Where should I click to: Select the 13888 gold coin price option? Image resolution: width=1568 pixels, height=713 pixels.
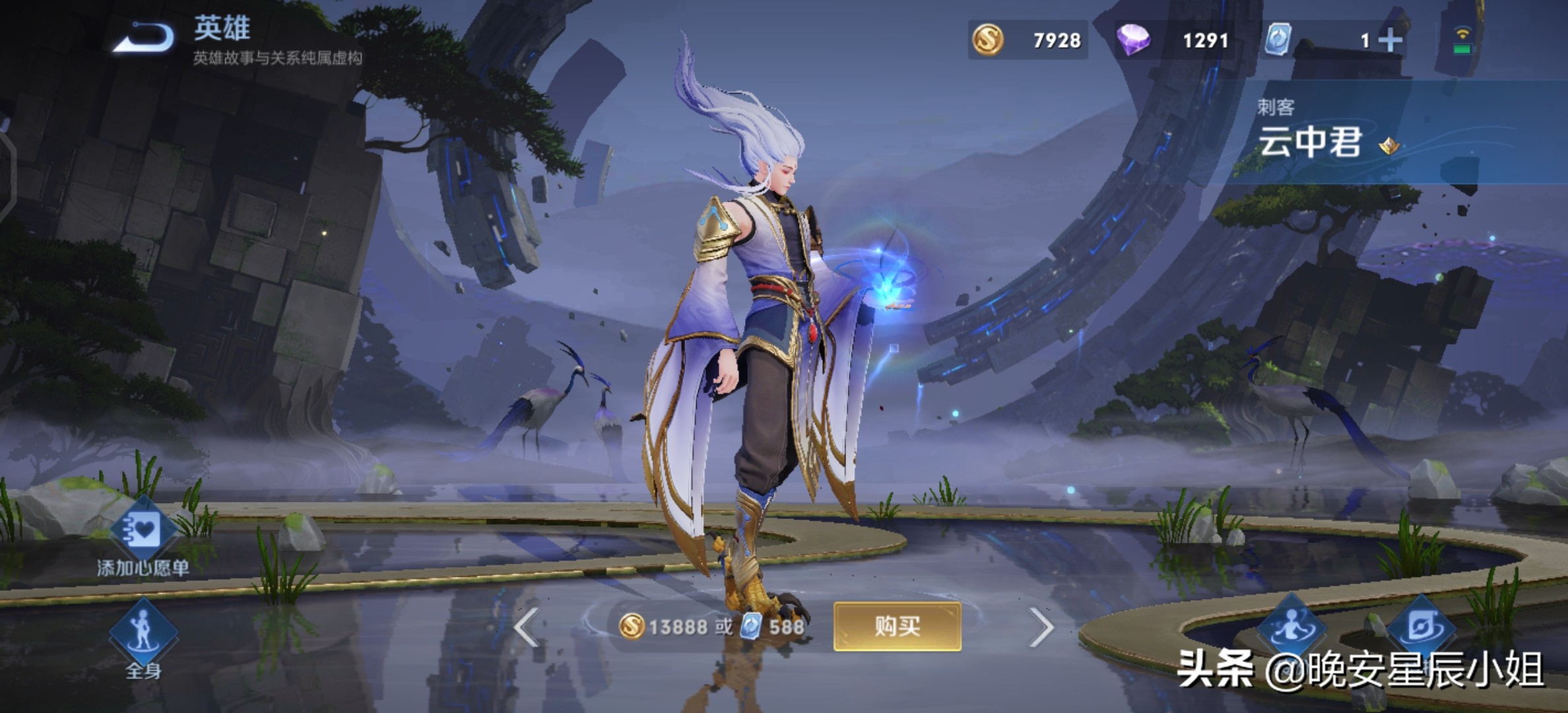point(668,627)
